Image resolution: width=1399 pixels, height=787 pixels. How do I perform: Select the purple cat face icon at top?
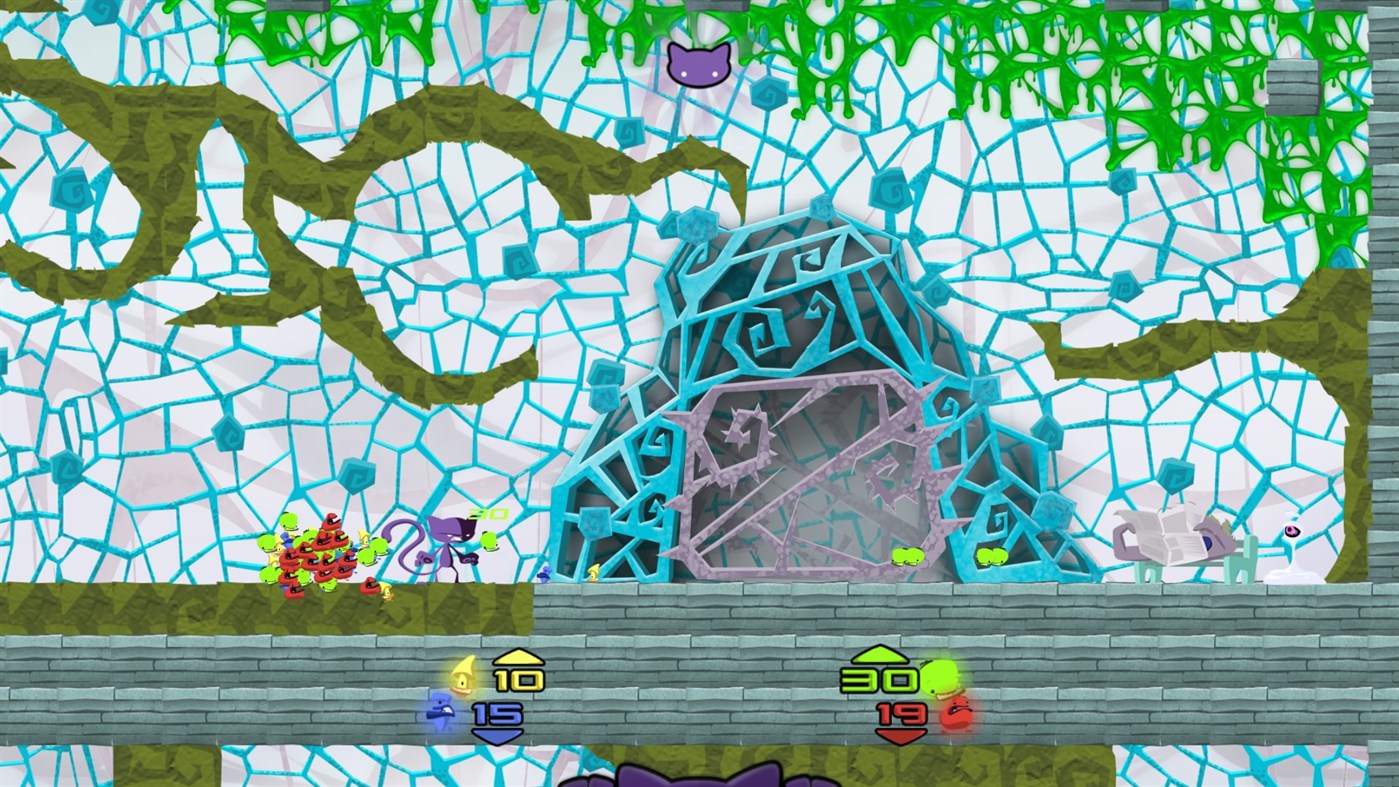(697, 66)
